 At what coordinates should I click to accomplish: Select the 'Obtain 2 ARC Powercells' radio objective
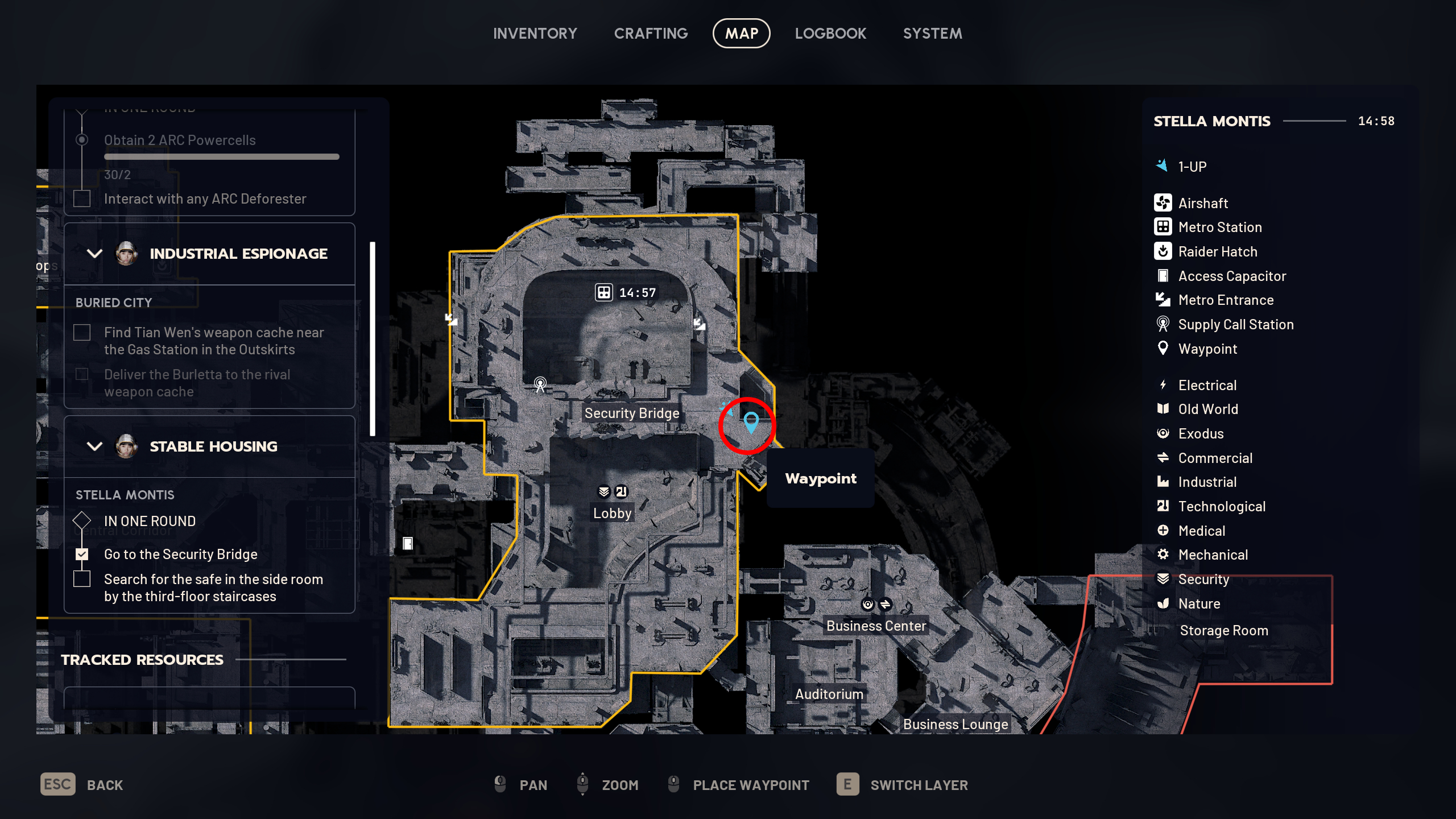click(82, 139)
